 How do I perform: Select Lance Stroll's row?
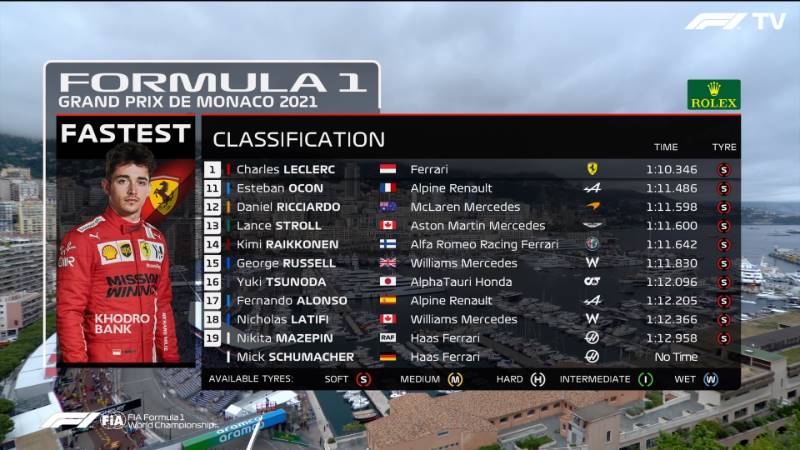470,226
